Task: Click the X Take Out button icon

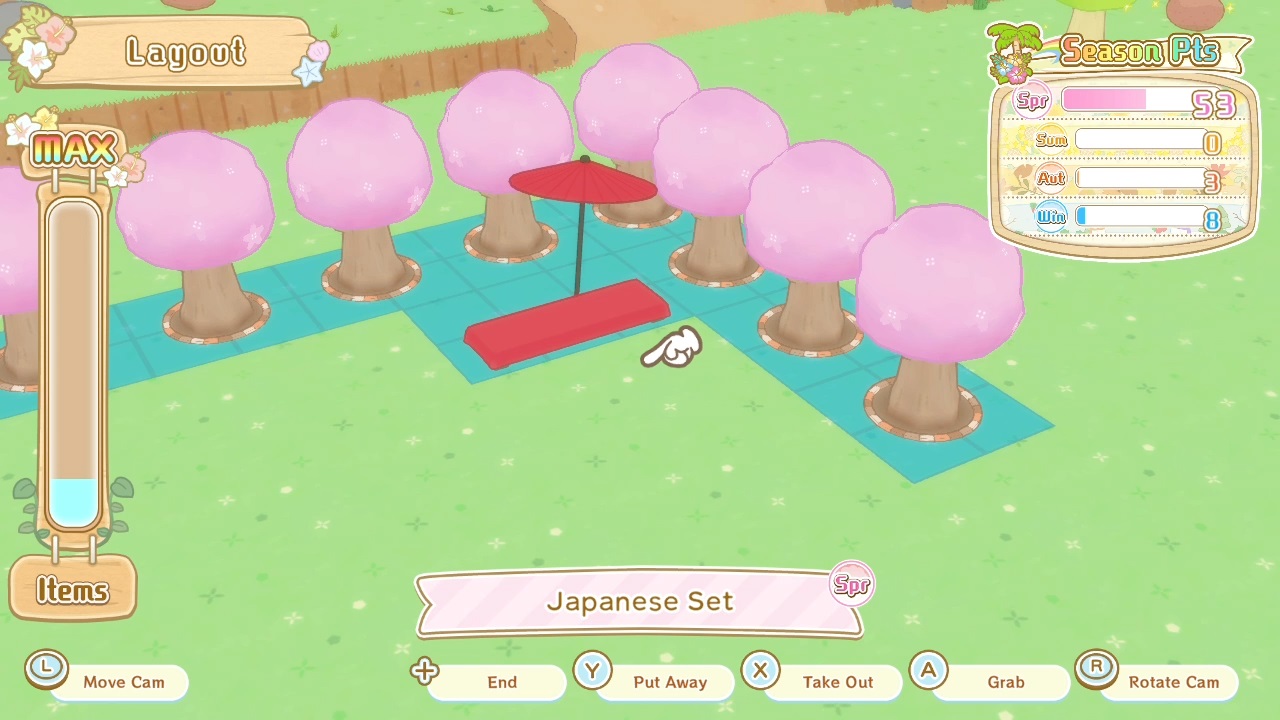Action: click(x=760, y=671)
